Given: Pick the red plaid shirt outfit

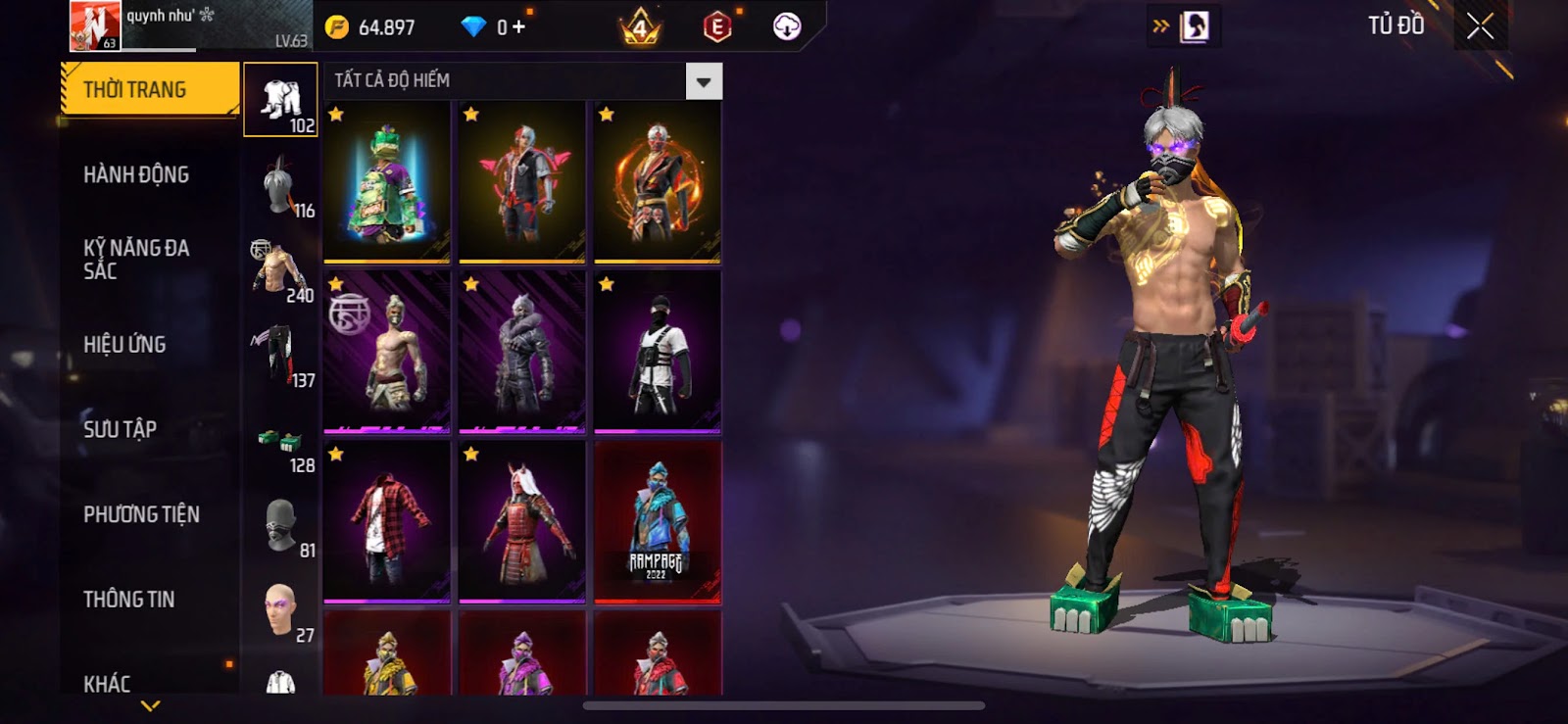Looking at the screenshot, I should click(x=387, y=522).
